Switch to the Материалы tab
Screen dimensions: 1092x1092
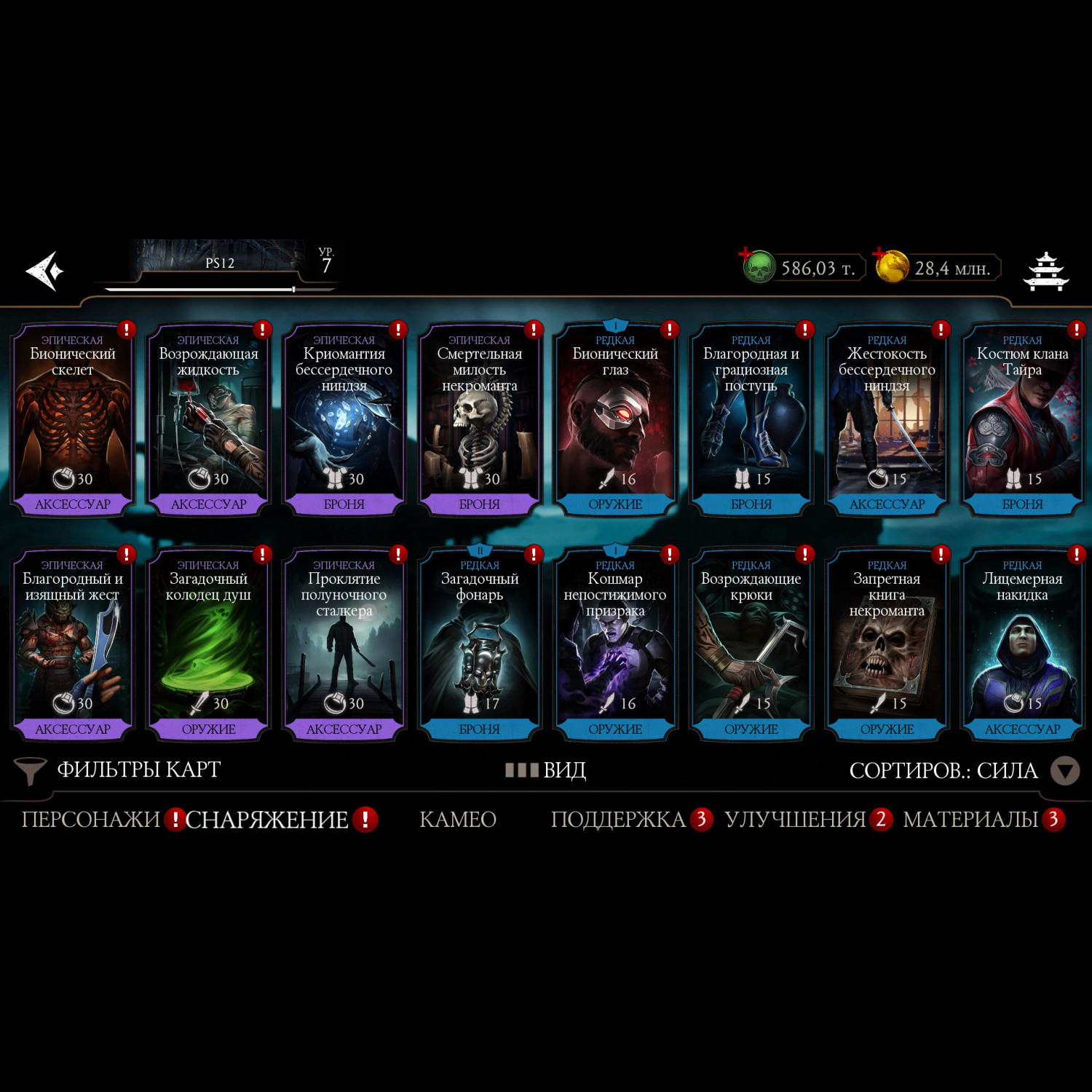(971, 820)
